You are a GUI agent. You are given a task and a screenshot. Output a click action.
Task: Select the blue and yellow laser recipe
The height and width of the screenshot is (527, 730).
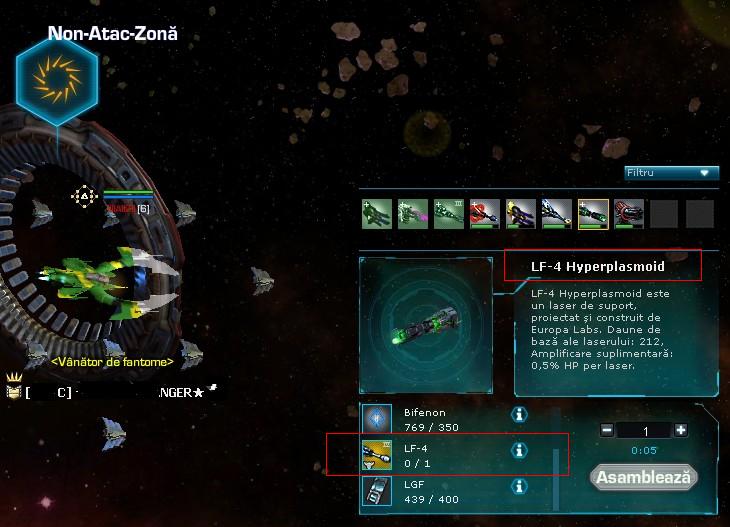click(521, 214)
